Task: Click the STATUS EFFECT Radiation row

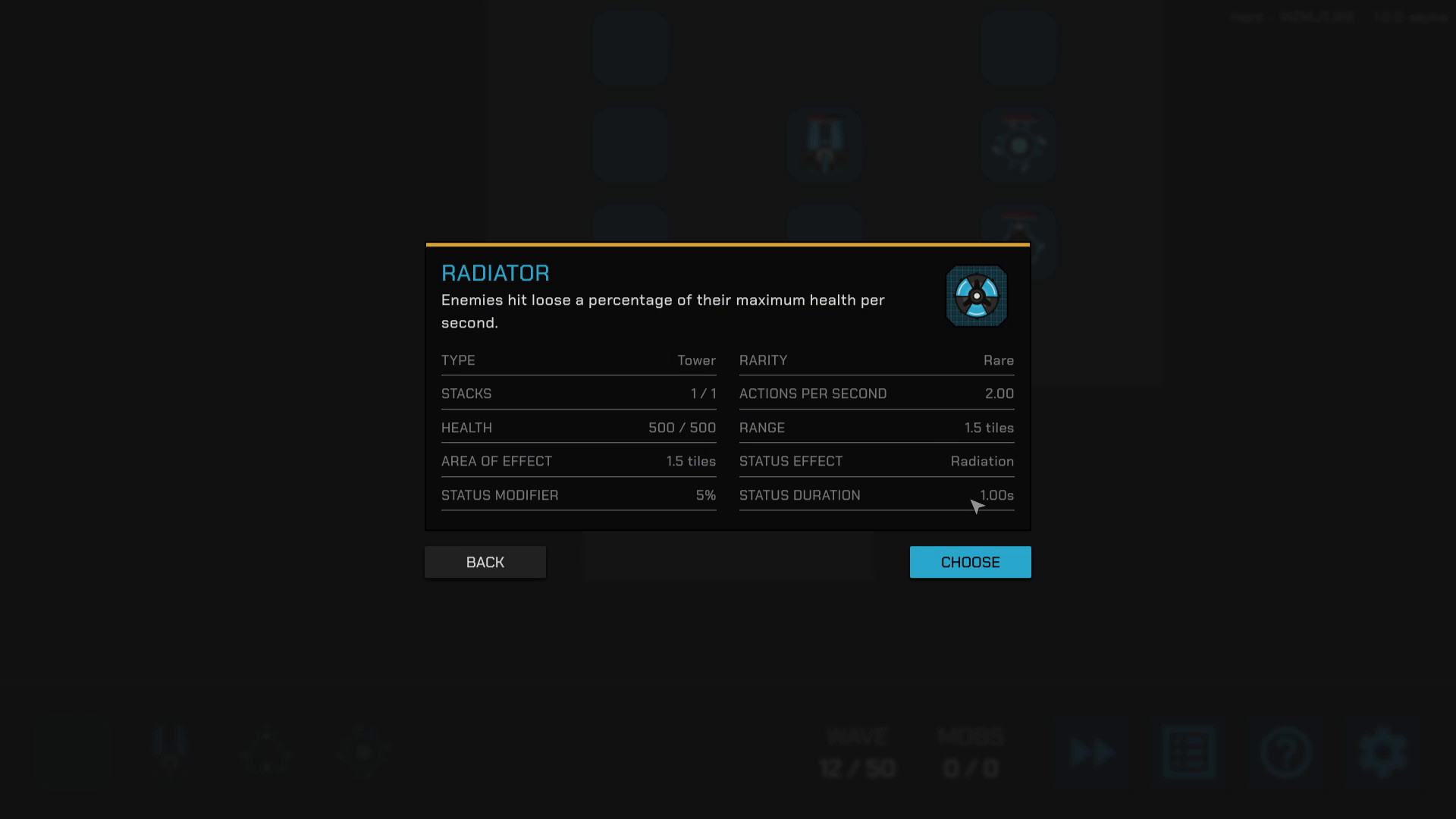Action: [x=876, y=461]
